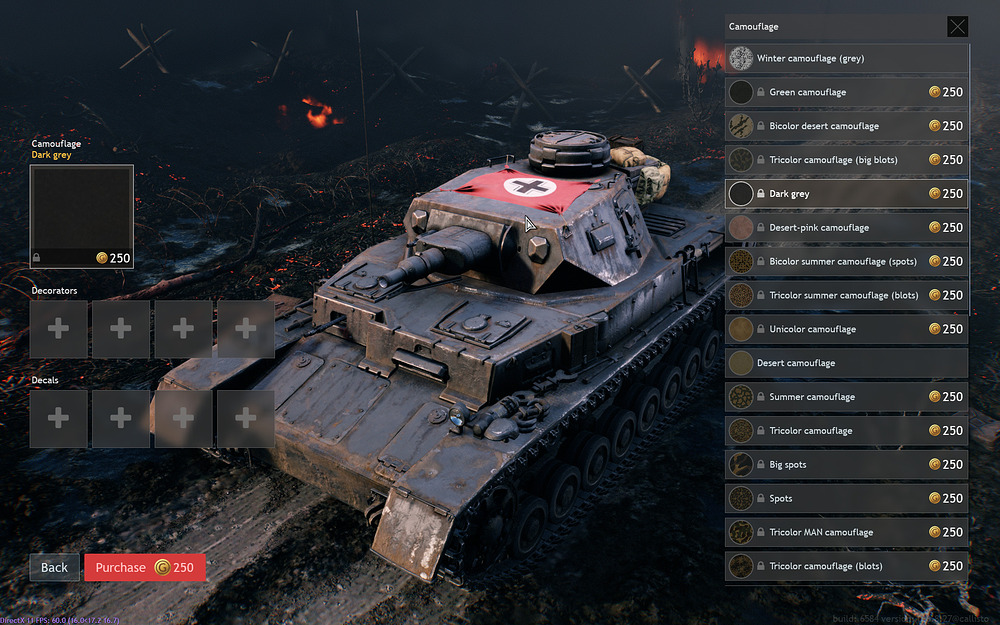Choose Tricolor summer camouflage (blots)
The width and height of the screenshot is (1000, 625).
point(847,295)
